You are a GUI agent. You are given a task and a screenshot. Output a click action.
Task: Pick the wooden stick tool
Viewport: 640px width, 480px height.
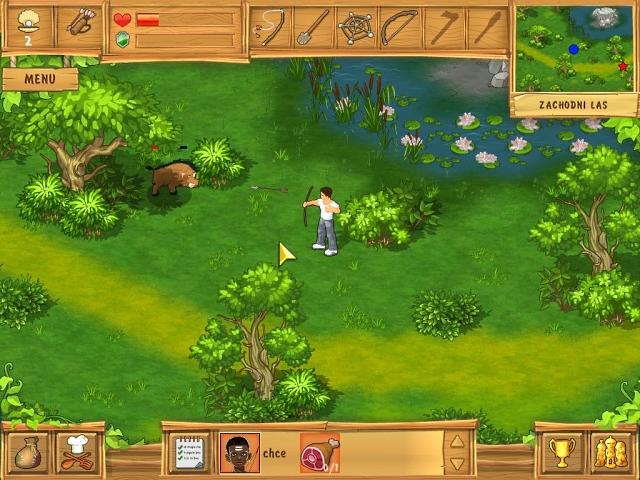(485, 28)
